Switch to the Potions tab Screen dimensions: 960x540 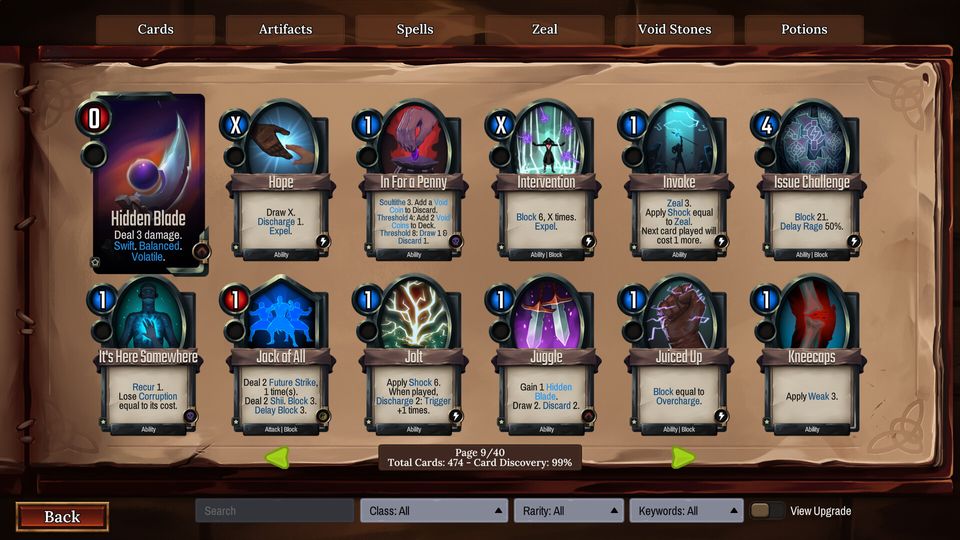point(804,29)
